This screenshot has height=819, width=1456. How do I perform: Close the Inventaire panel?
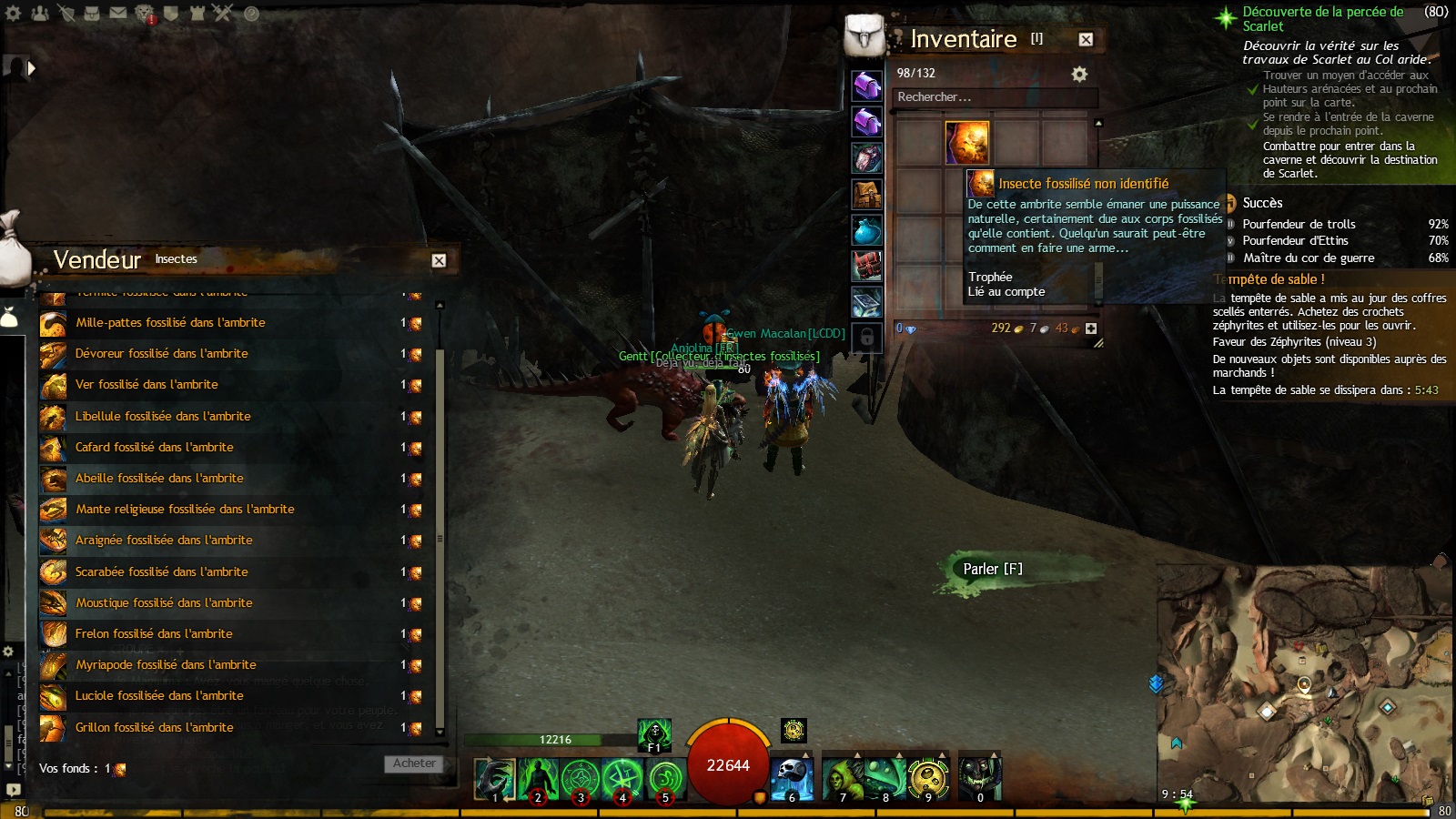coord(1086,39)
